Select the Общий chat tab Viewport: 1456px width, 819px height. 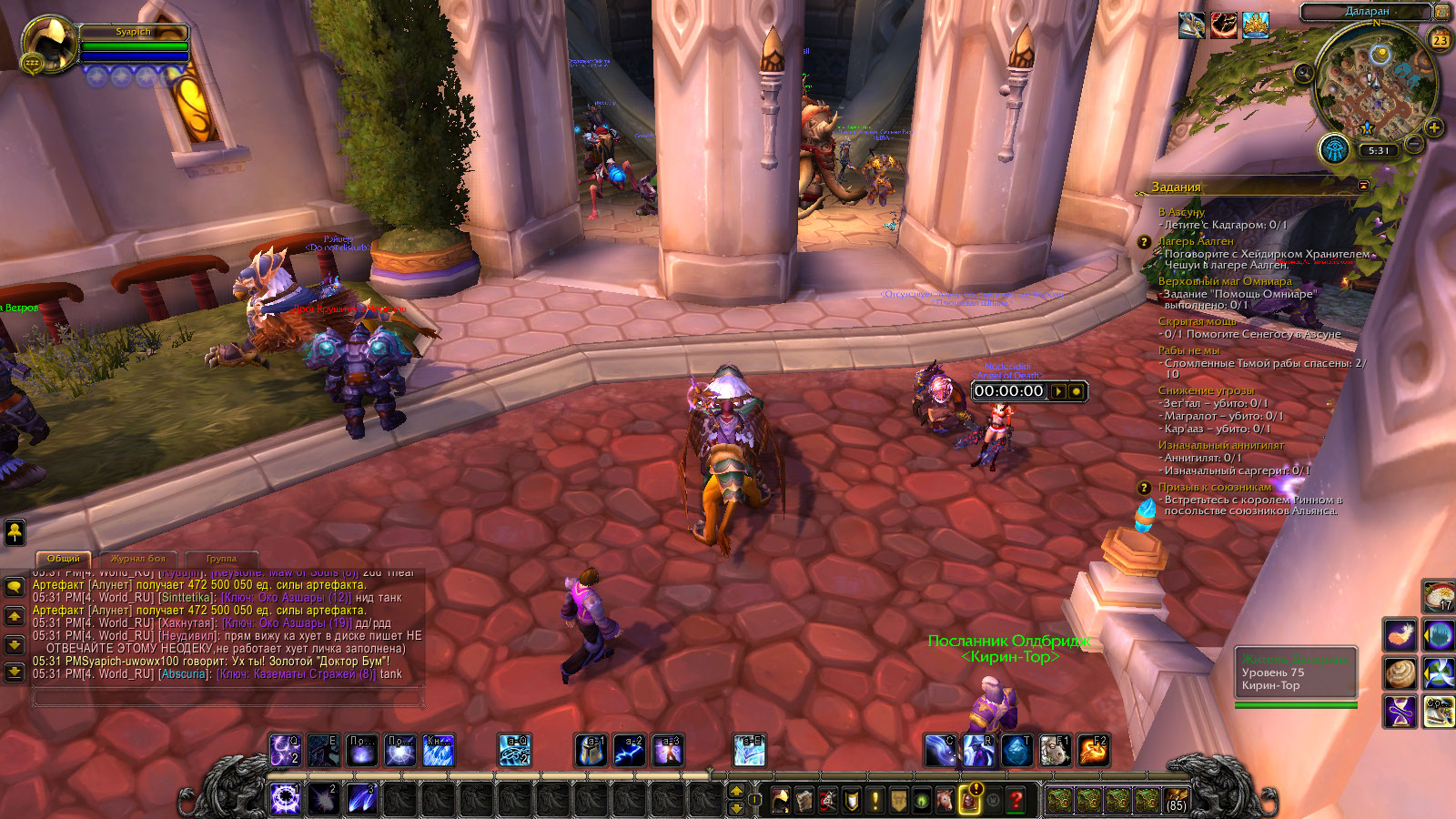point(63,559)
